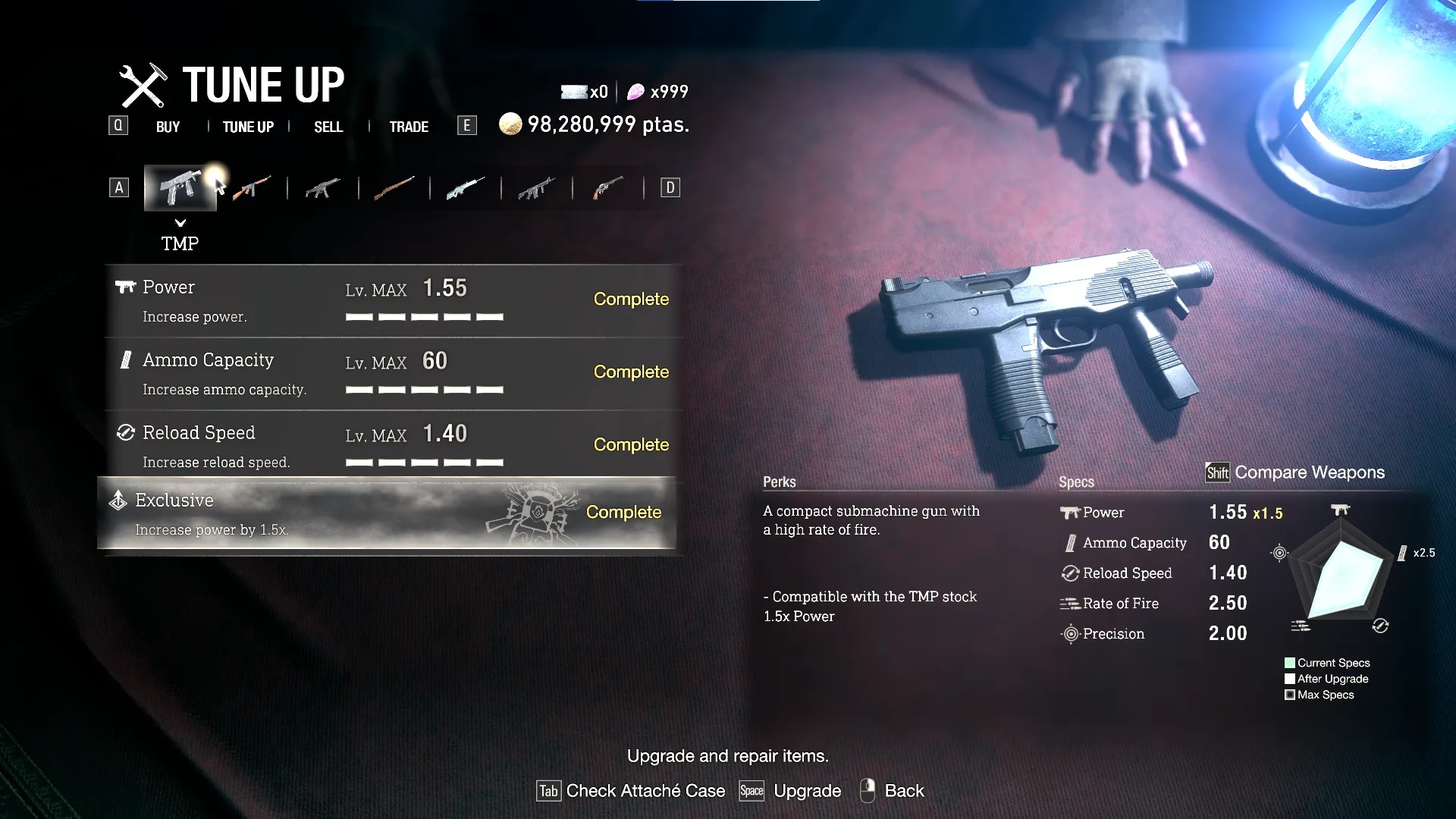Toggle the After Upgrade legend swatch

(x=1289, y=678)
